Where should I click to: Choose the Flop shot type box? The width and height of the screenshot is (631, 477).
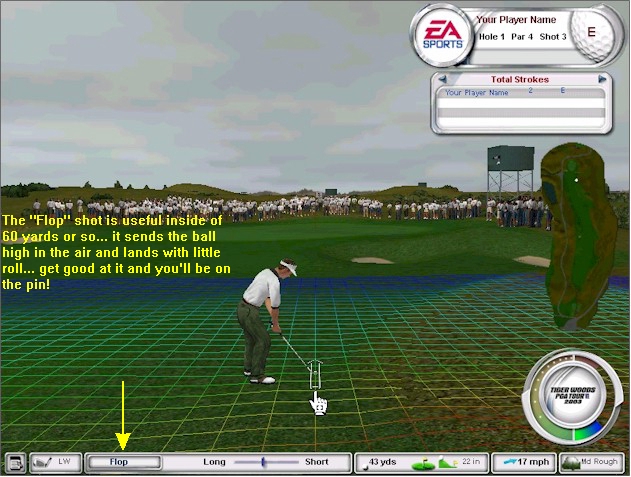123,463
